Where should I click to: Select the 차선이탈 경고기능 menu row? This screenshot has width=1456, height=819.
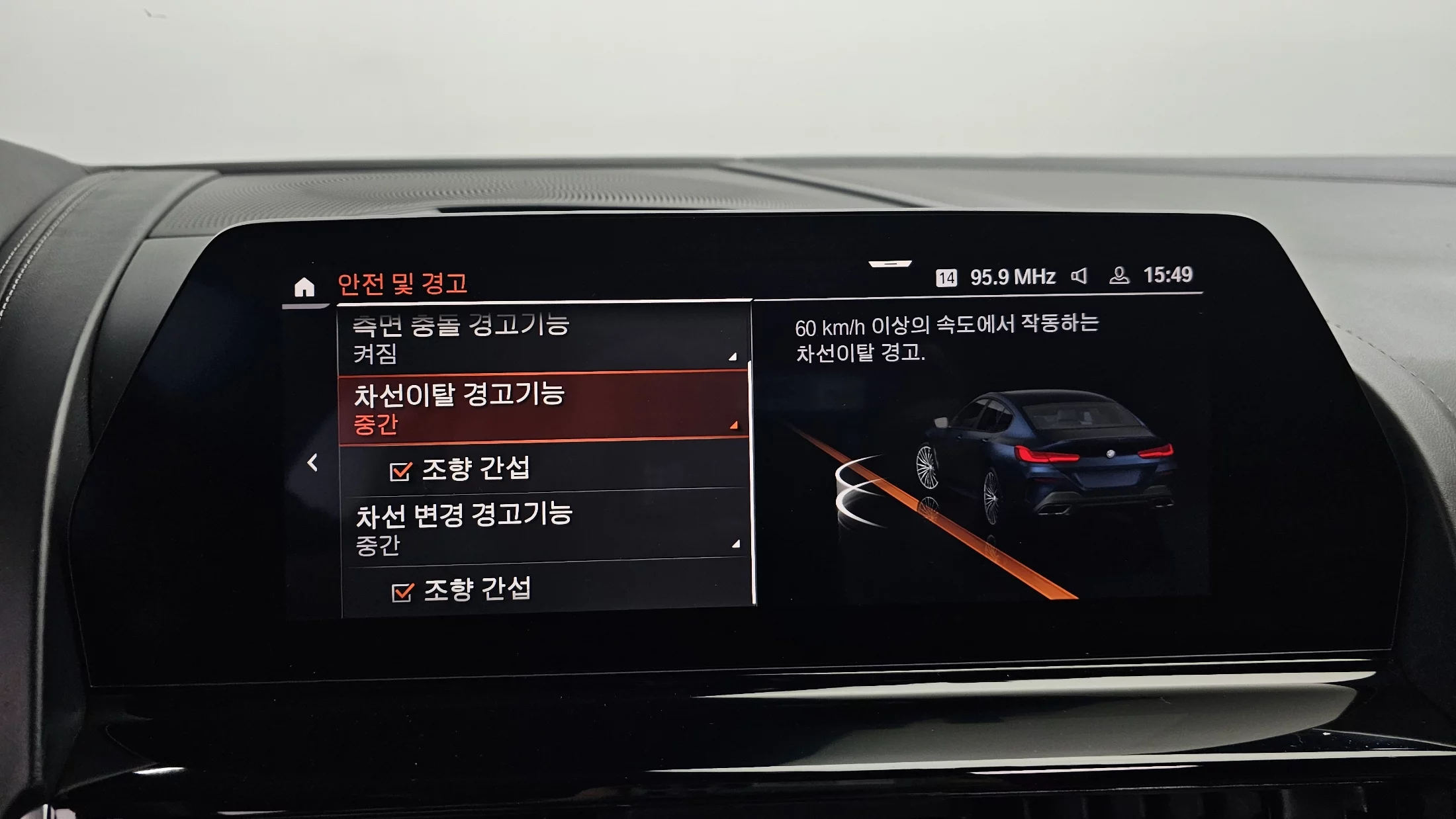(543, 408)
